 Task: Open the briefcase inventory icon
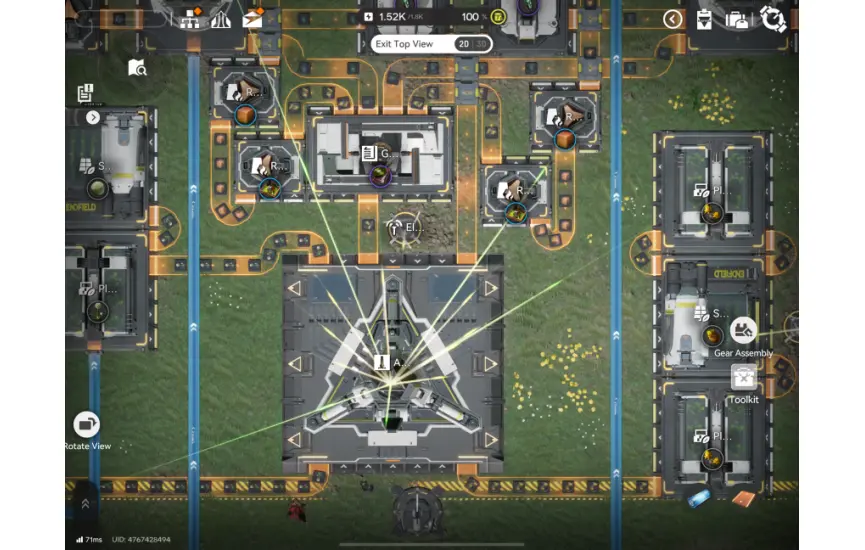(737, 19)
